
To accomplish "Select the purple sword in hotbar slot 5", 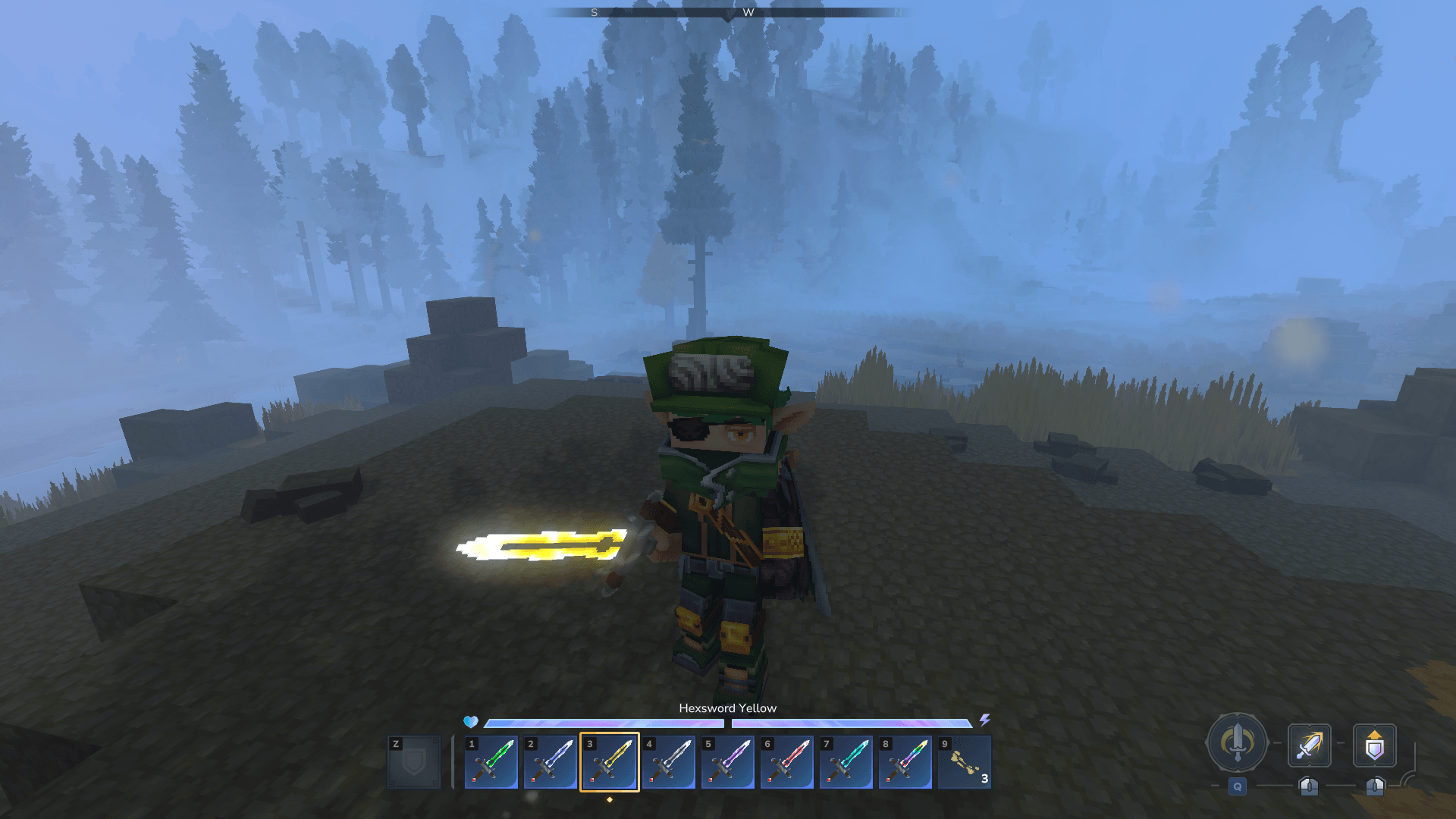I will tap(727, 762).
